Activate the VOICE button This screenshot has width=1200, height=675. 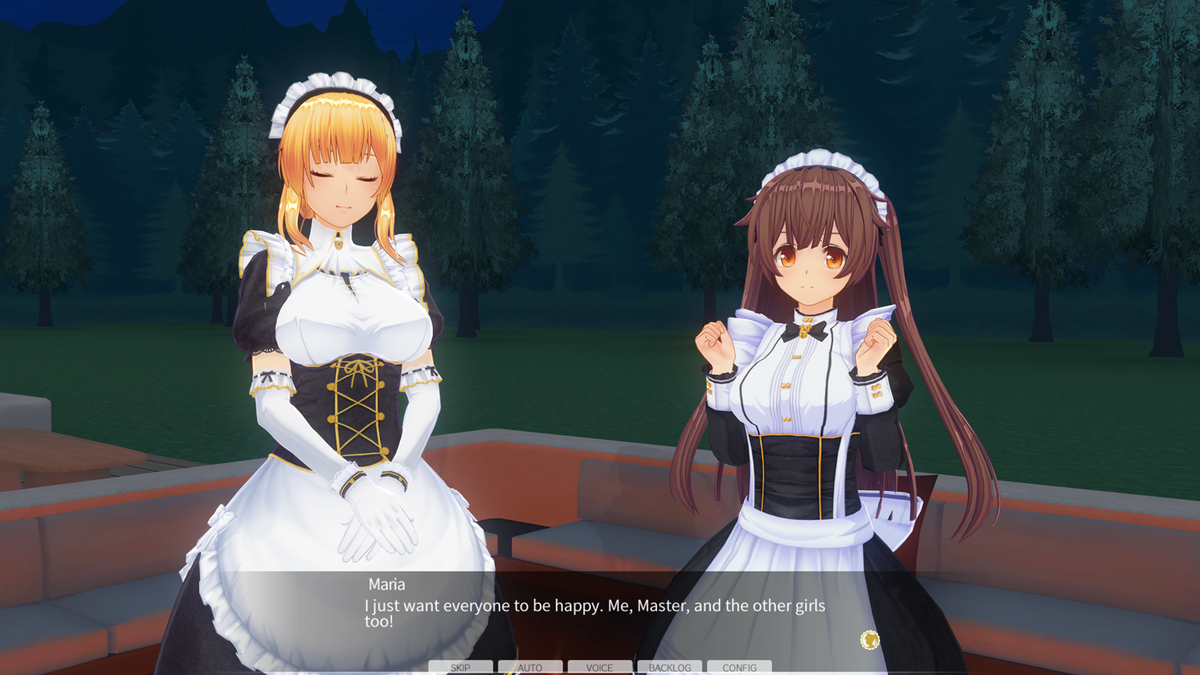tap(600, 667)
